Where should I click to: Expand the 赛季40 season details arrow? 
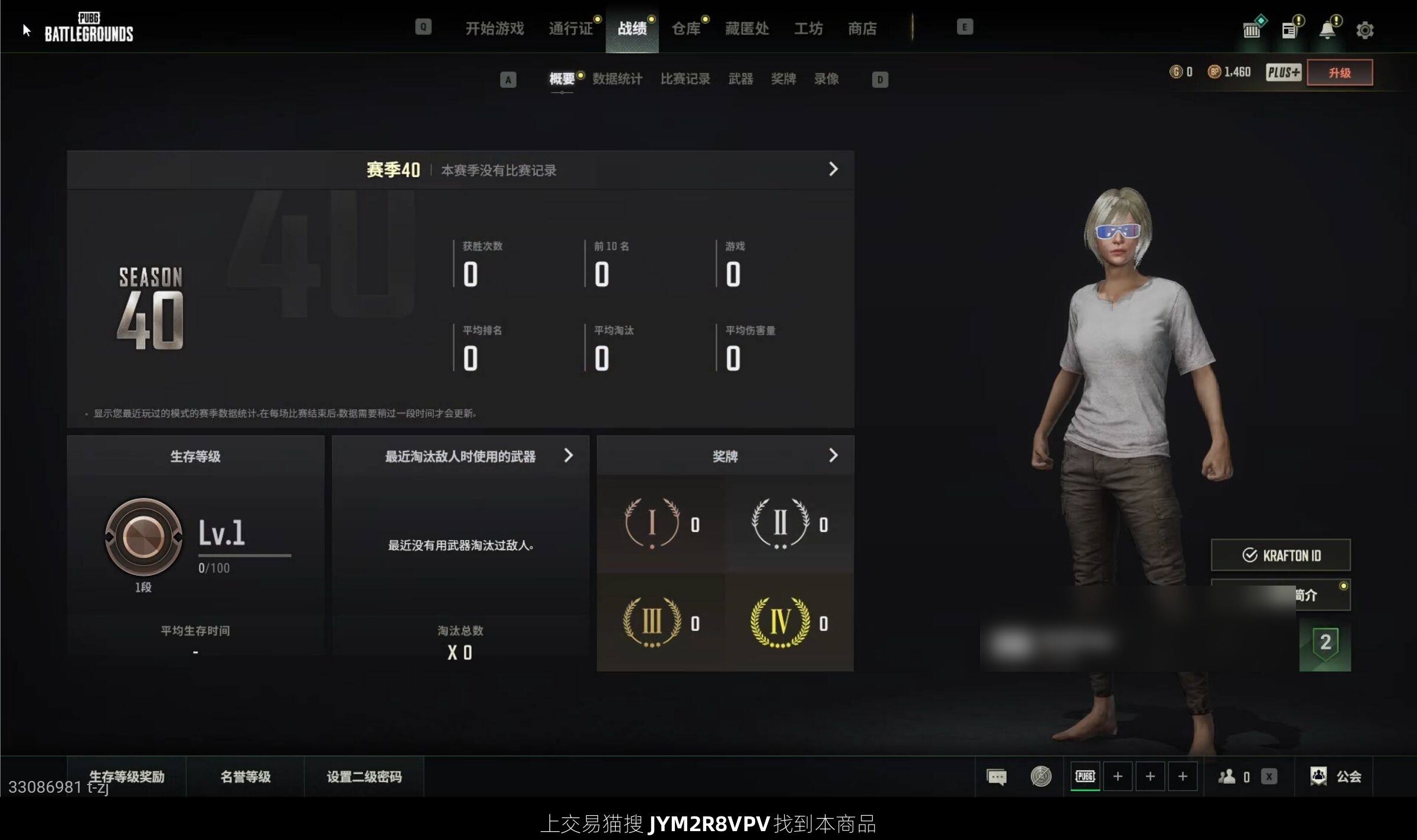coord(833,169)
